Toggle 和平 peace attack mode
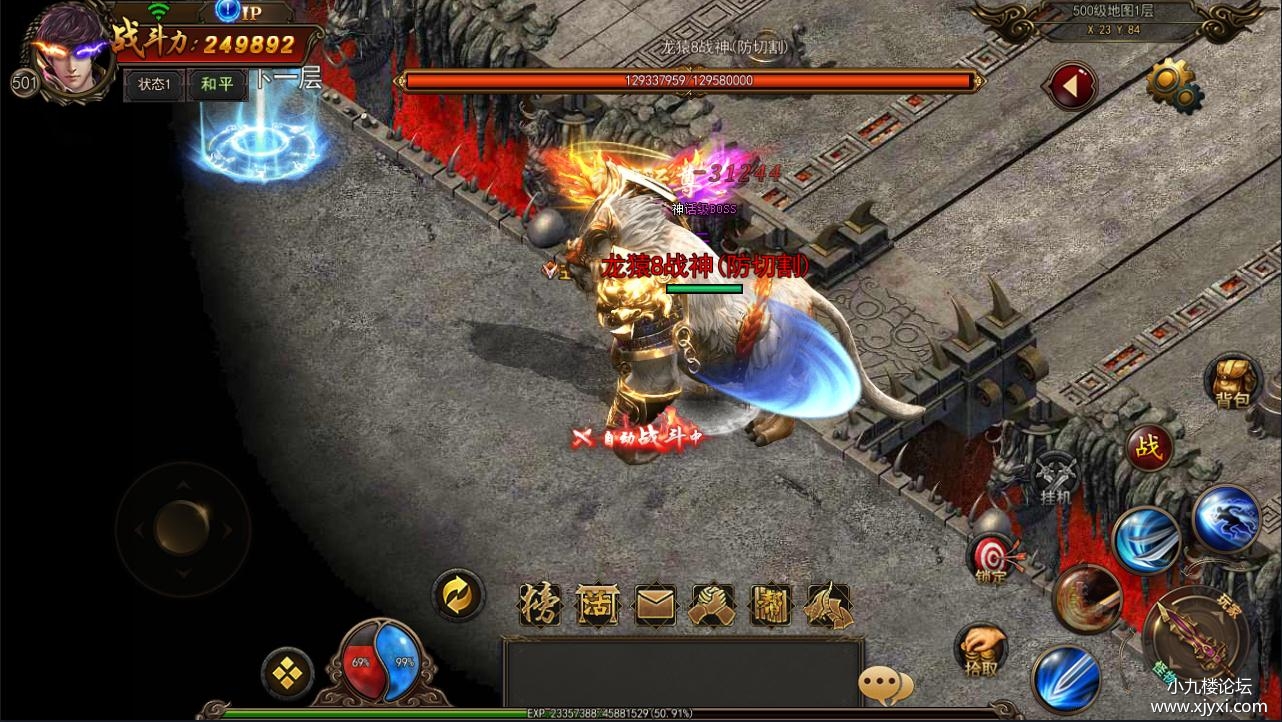 click(217, 84)
